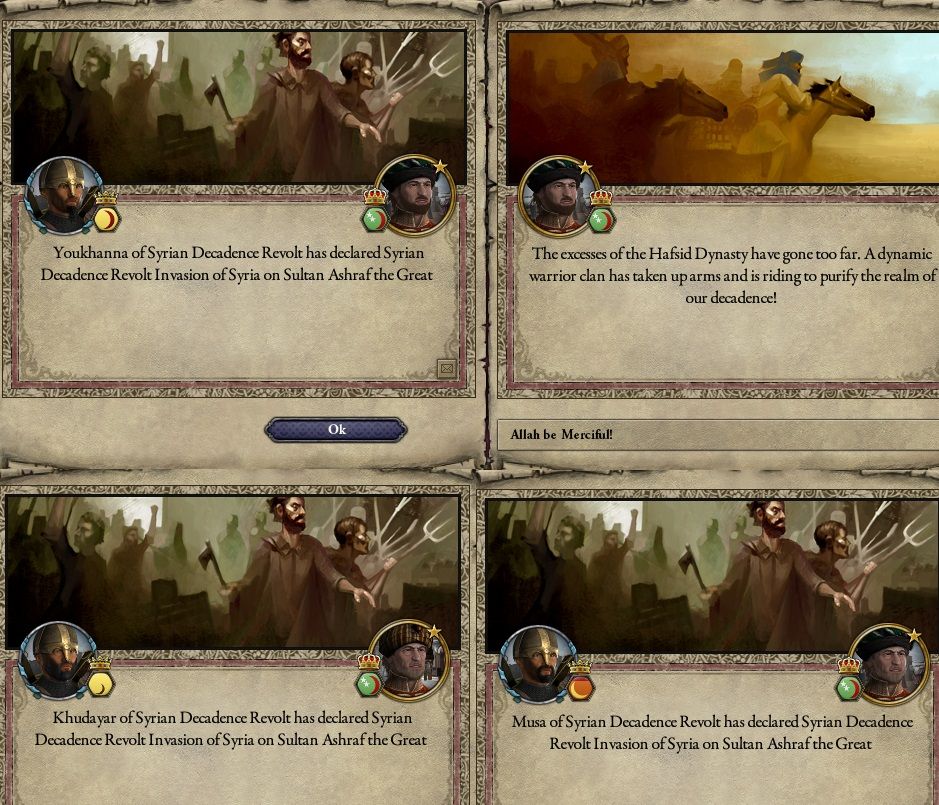939x805 pixels.
Task: Choose the "Allah be Merciful!" option
Action: [716, 434]
